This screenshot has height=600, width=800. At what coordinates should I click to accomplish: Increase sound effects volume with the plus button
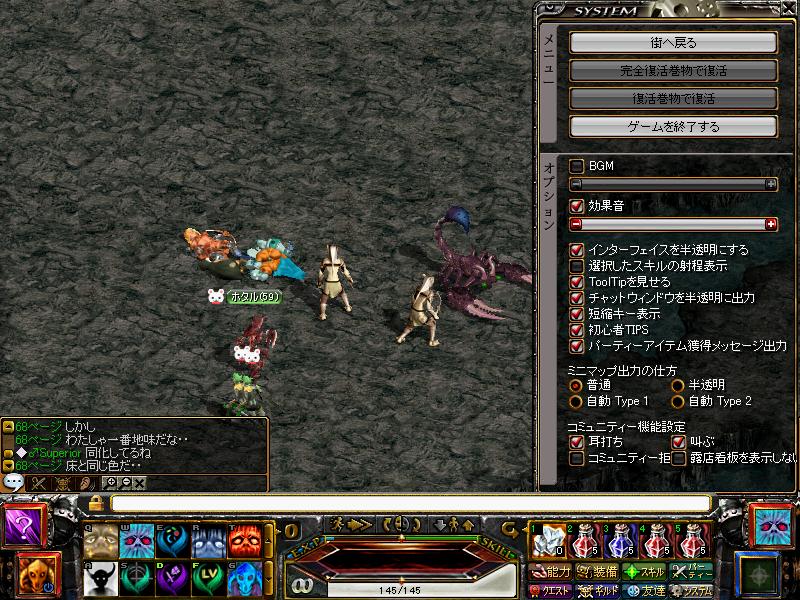click(771, 224)
